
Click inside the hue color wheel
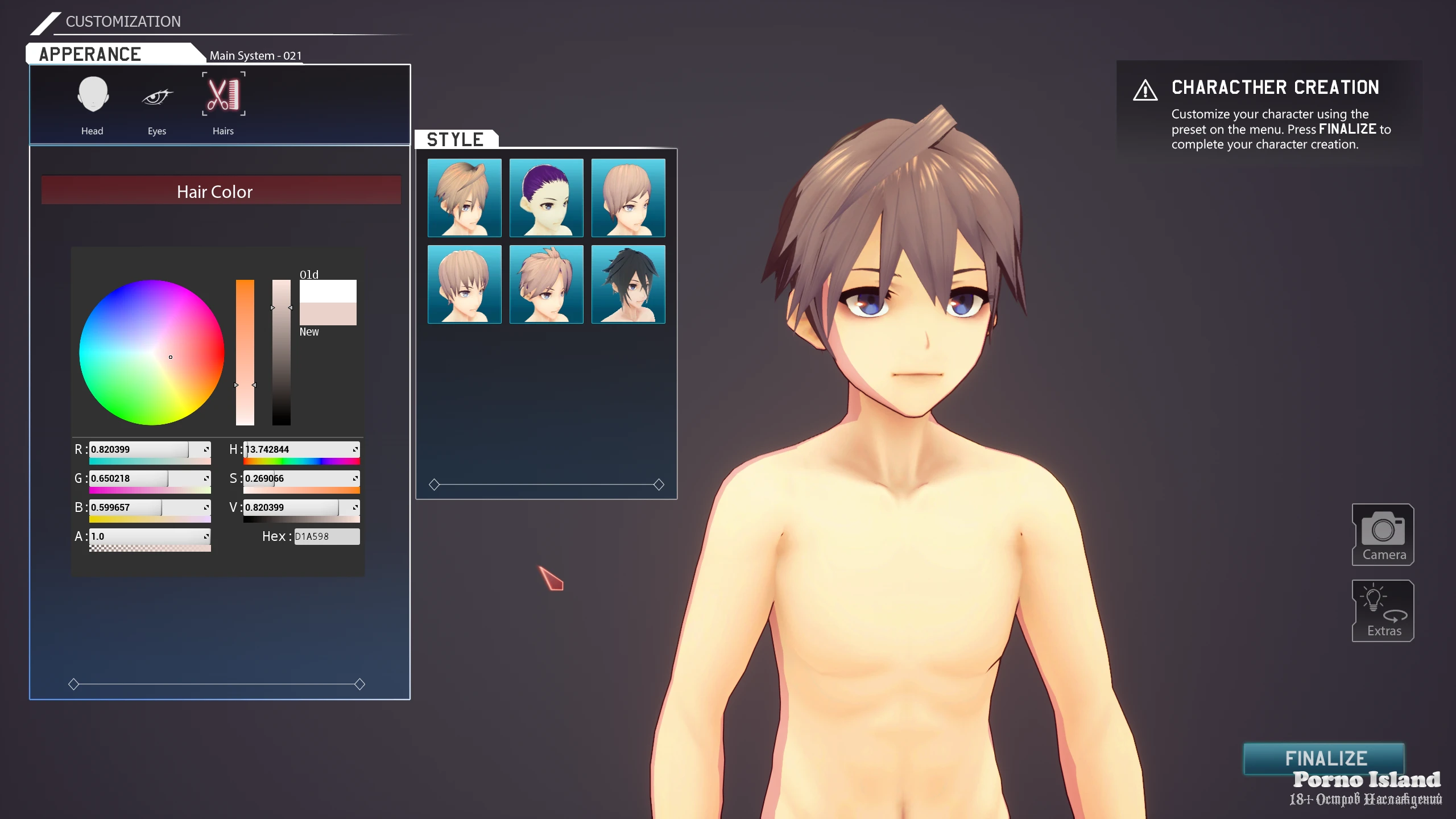coord(151,352)
